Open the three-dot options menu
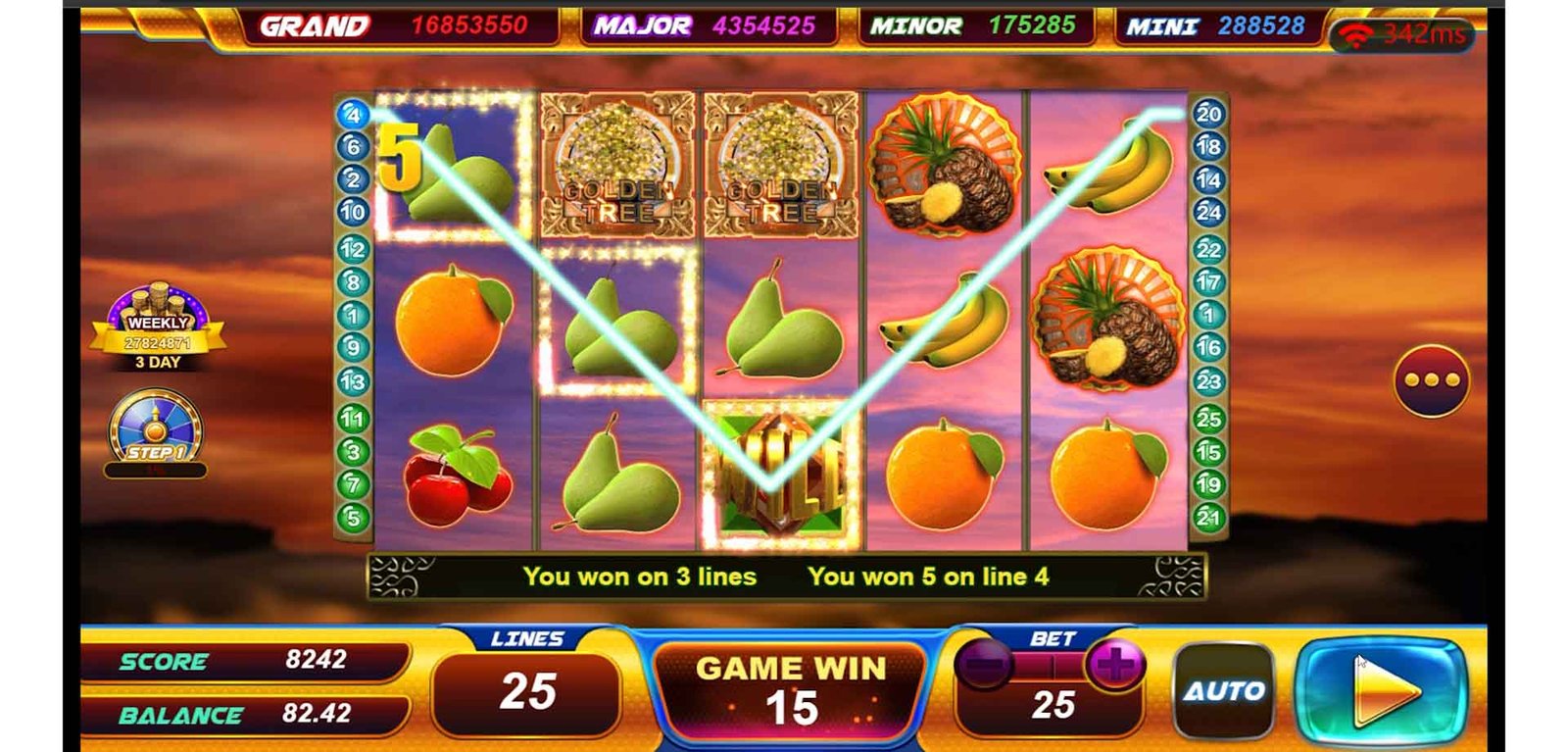1568x752 pixels. pyautogui.click(x=1431, y=380)
